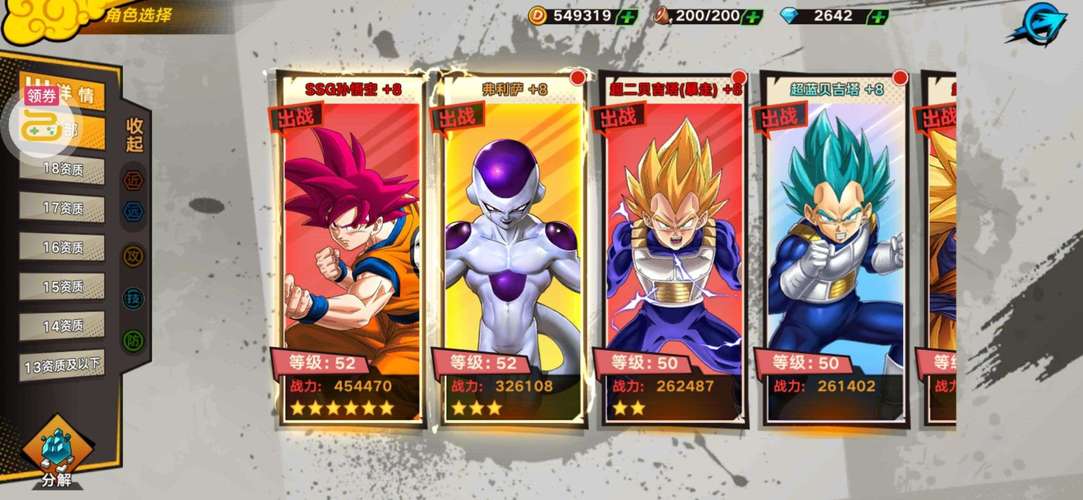Toggle the orange 近 melee type filter
The height and width of the screenshot is (500, 1083).
133,180
